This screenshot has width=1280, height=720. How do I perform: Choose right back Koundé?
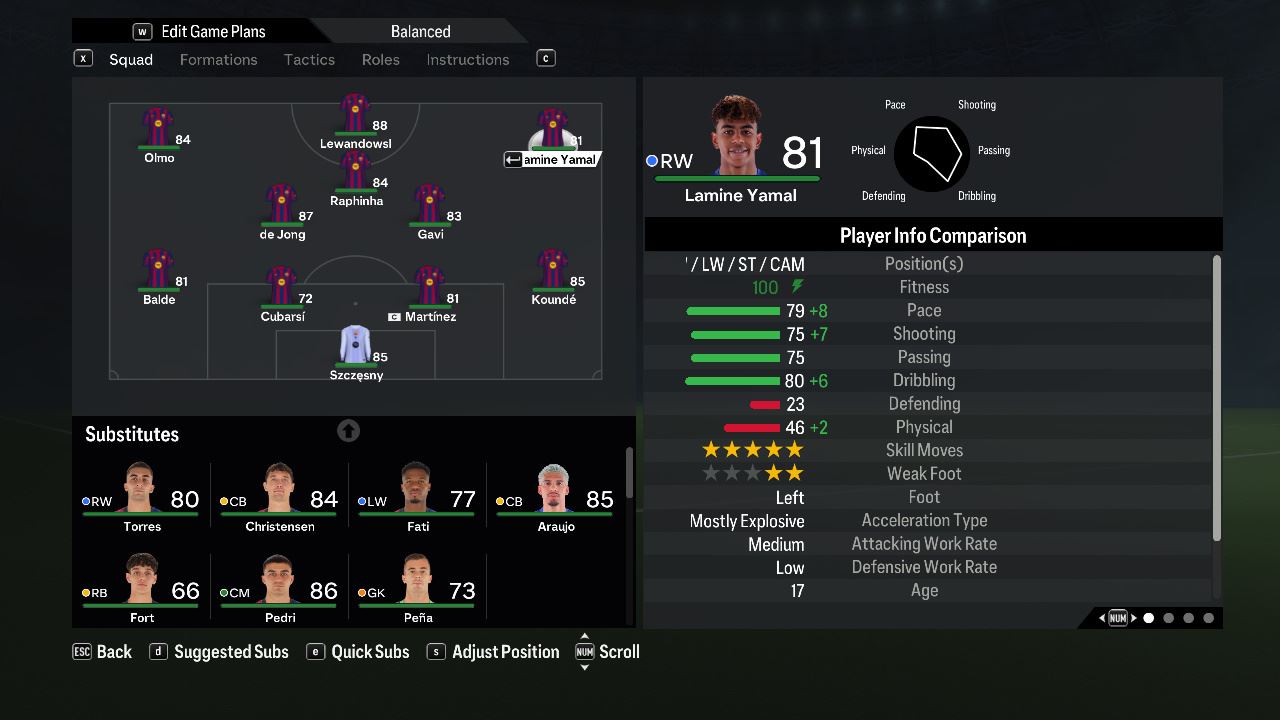(x=553, y=276)
